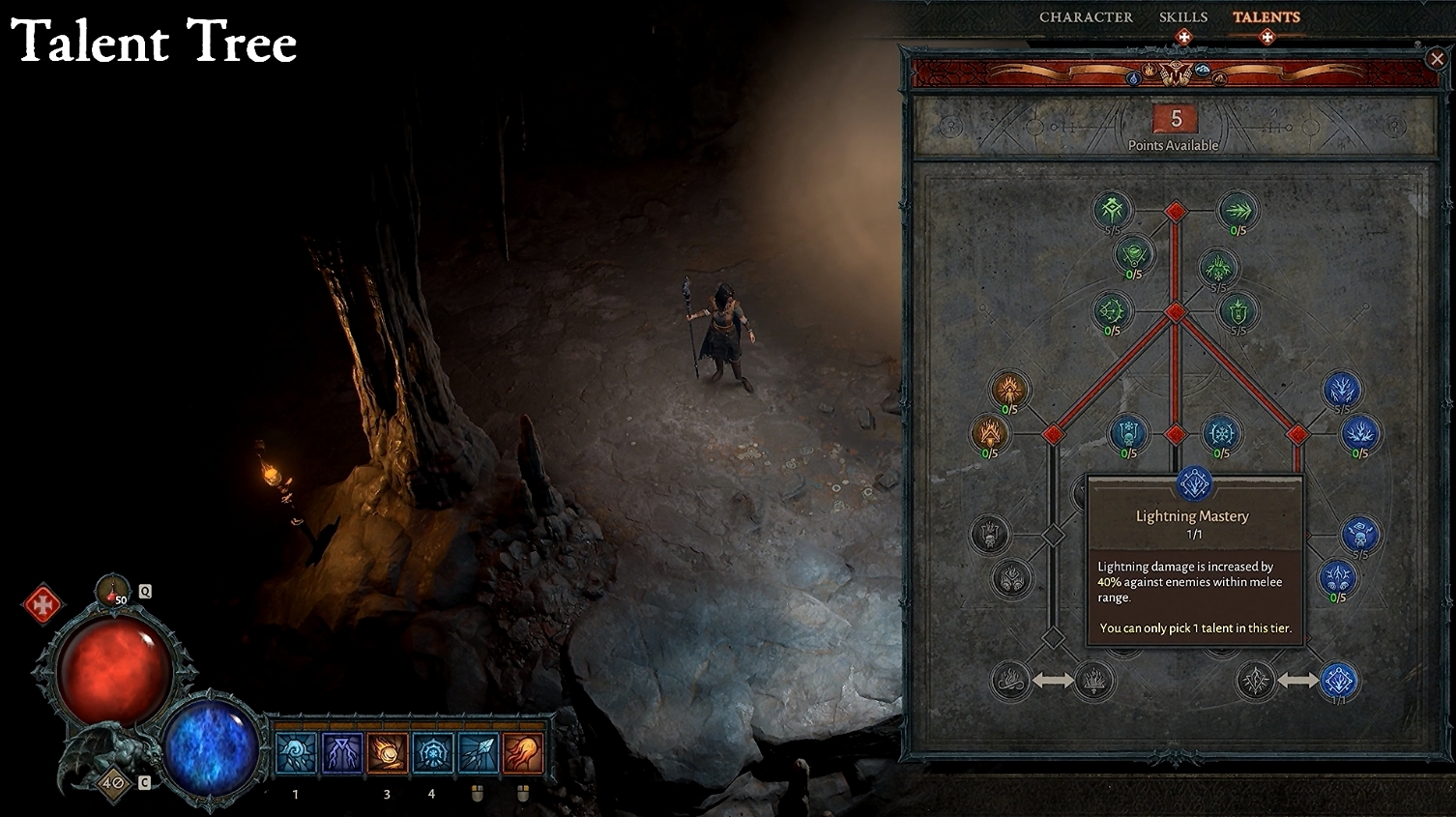The width and height of the screenshot is (1456, 817).
Task: Click the red cross diamond icon
Action: (42, 605)
